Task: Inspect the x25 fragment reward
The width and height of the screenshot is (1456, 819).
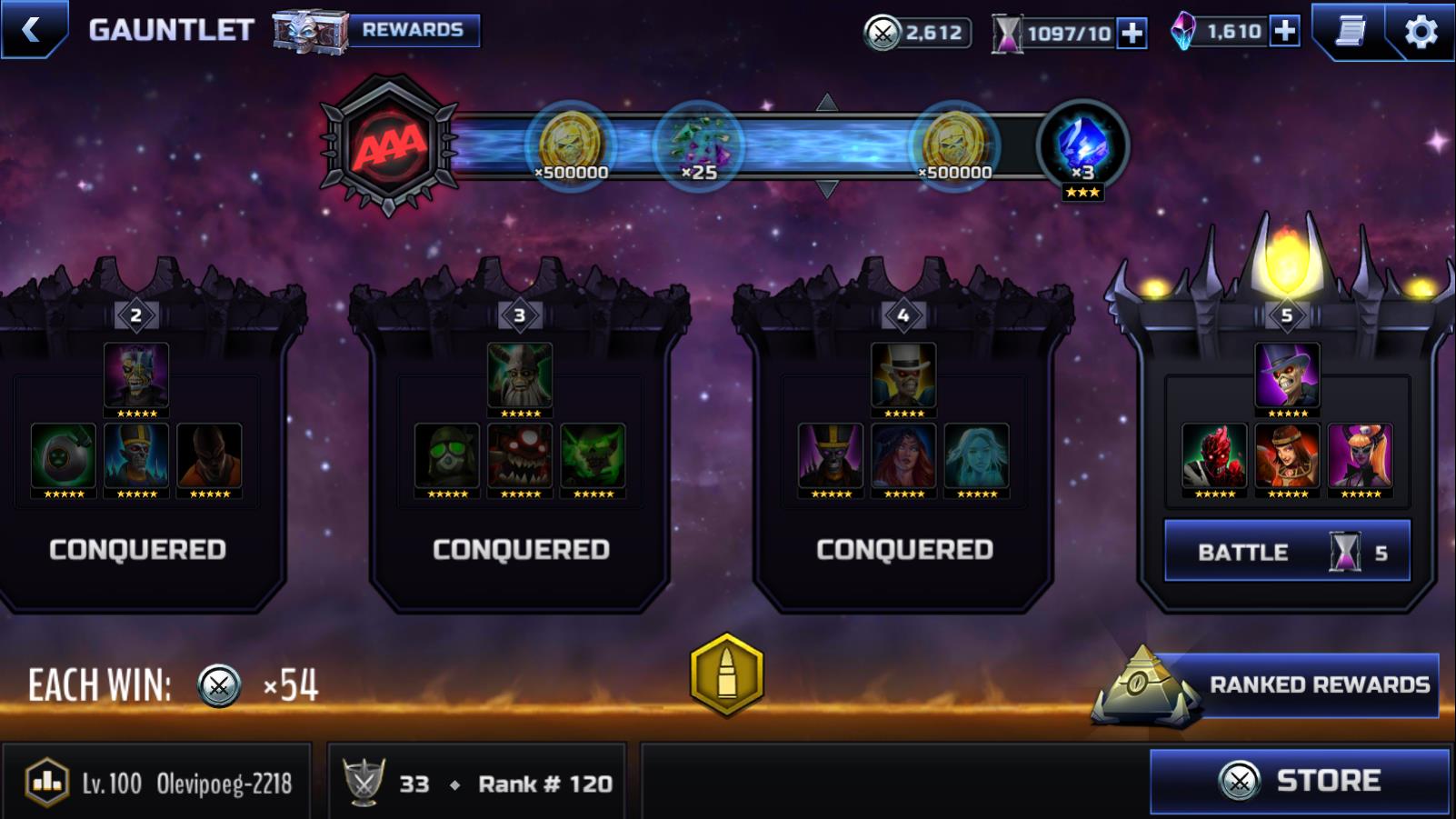Action: [698, 145]
